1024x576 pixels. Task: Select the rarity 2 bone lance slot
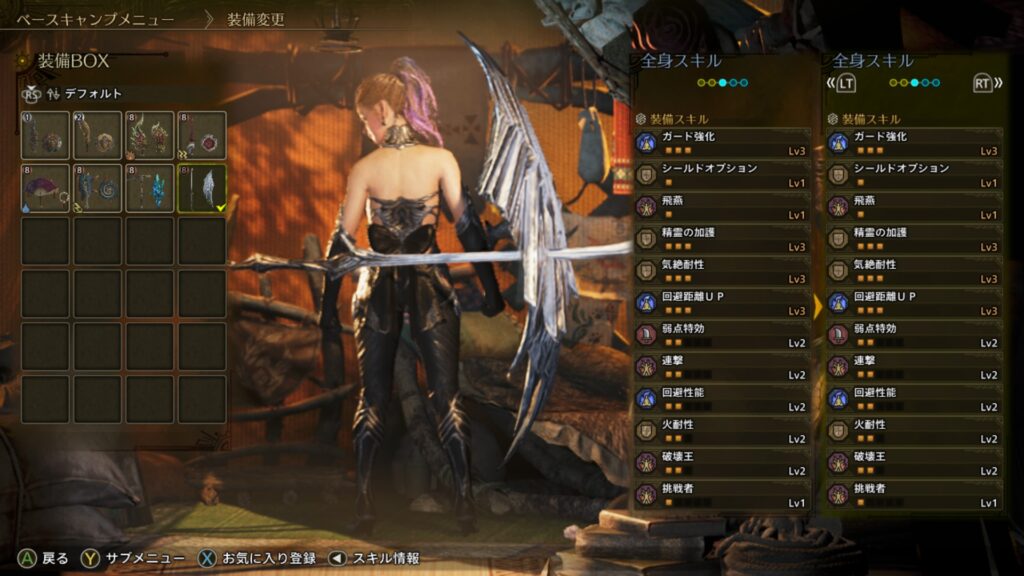(x=97, y=135)
